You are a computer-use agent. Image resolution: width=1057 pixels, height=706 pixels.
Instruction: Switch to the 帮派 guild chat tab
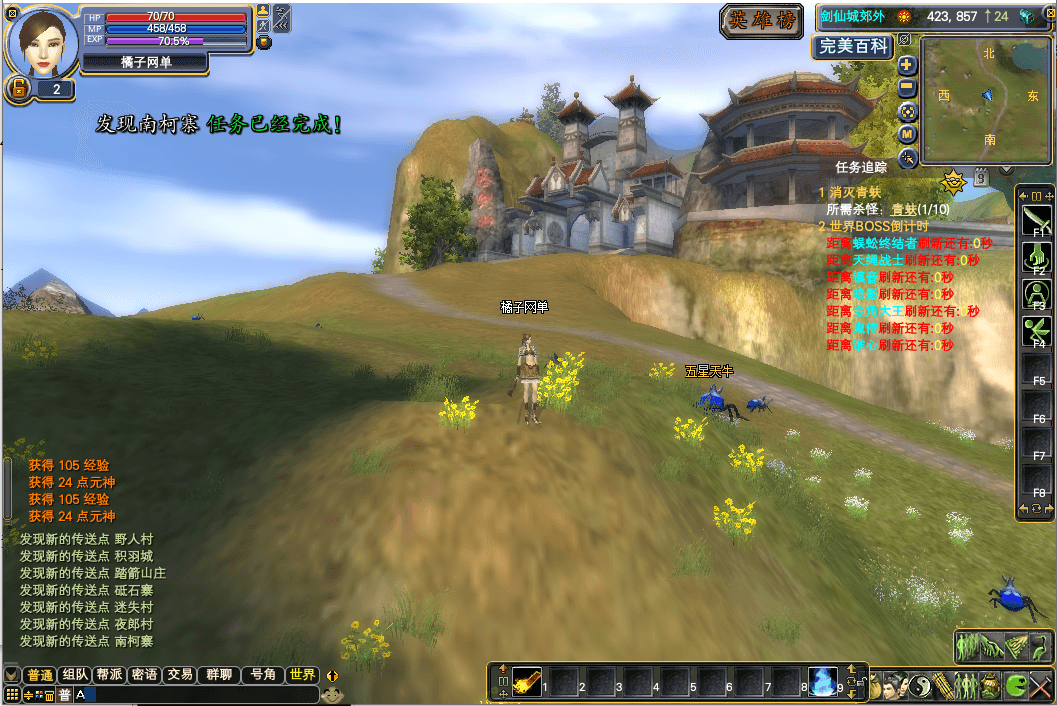(x=109, y=675)
